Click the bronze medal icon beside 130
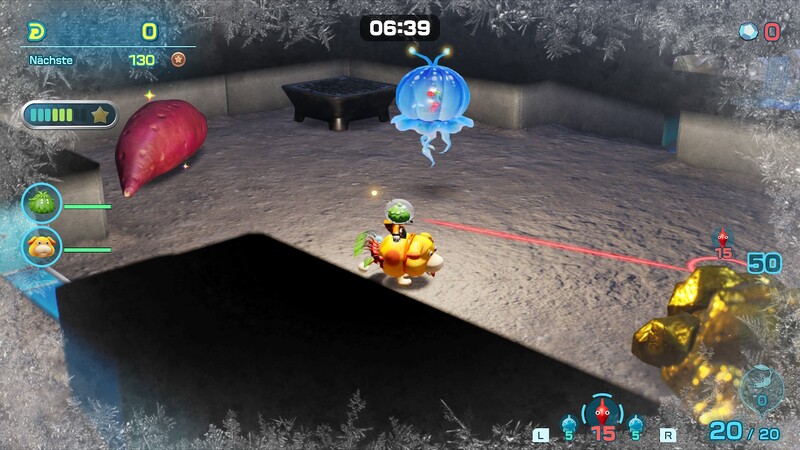Screen dimensions: 800x450 (178, 60)
